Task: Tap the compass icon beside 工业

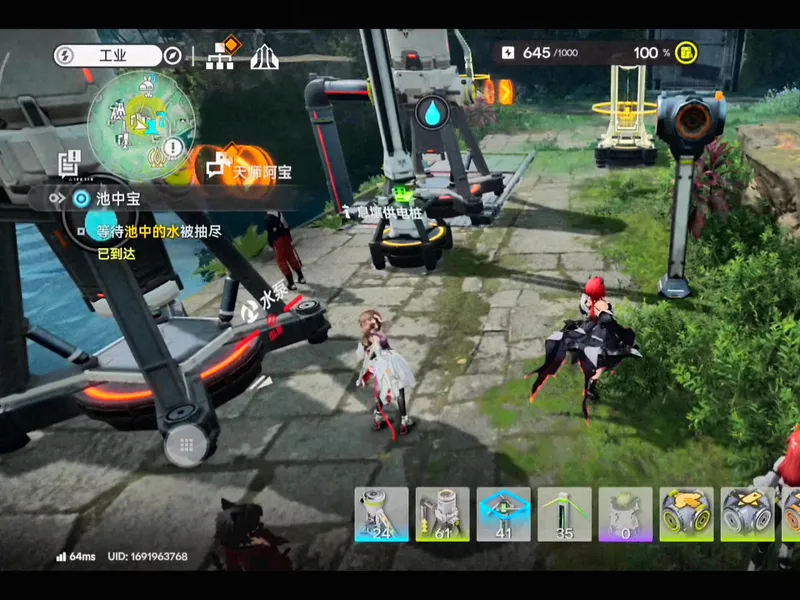Action: tap(173, 56)
